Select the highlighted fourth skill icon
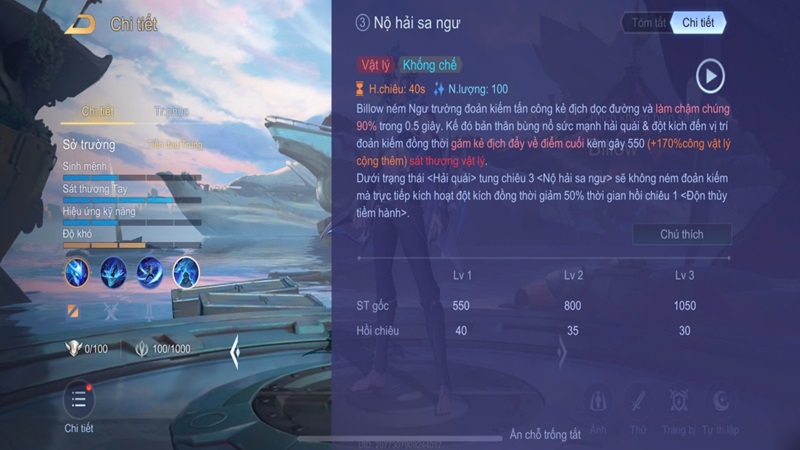The width and height of the screenshot is (800, 450). 186,271
